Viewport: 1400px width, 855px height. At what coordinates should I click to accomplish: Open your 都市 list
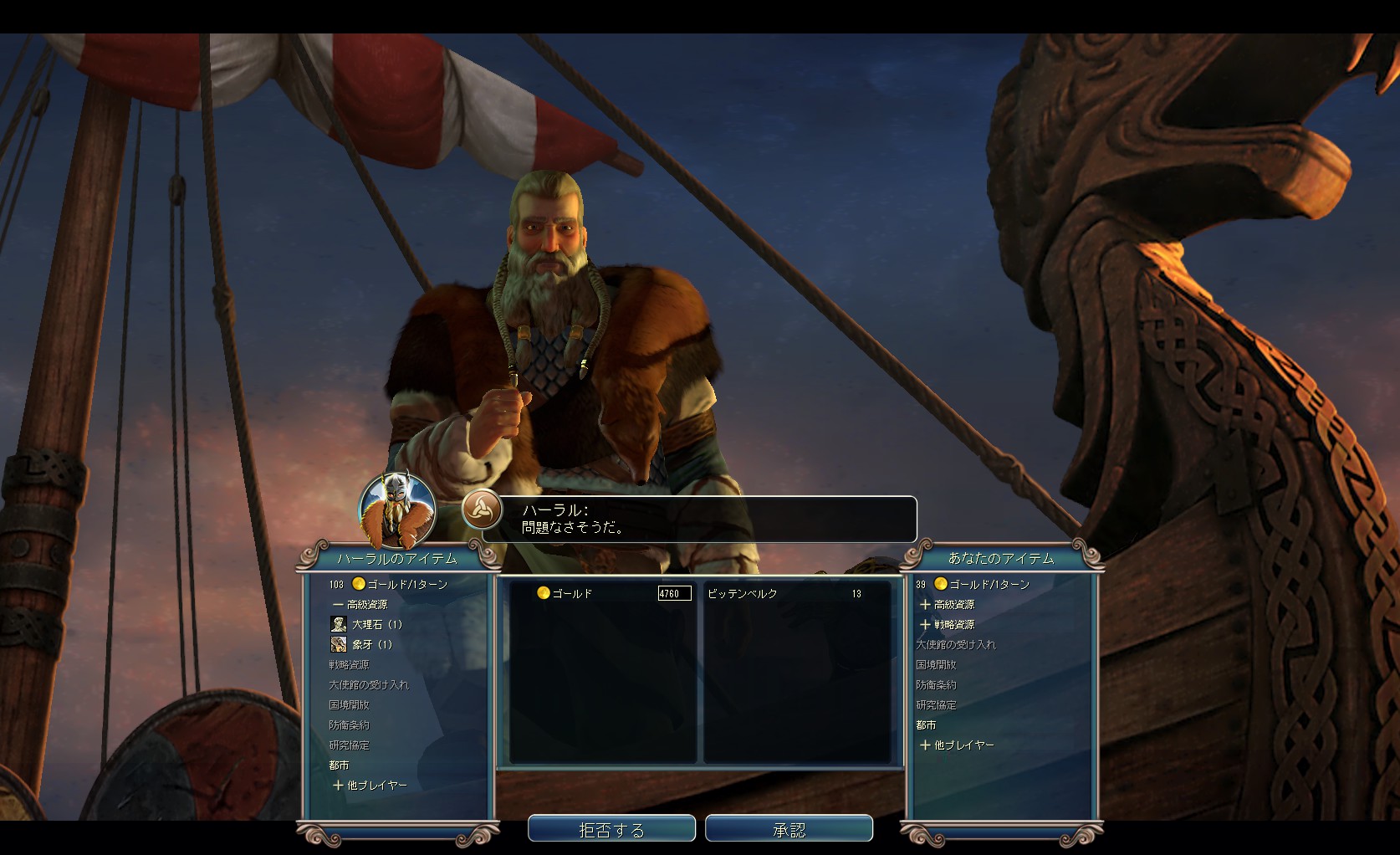tap(926, 724)
